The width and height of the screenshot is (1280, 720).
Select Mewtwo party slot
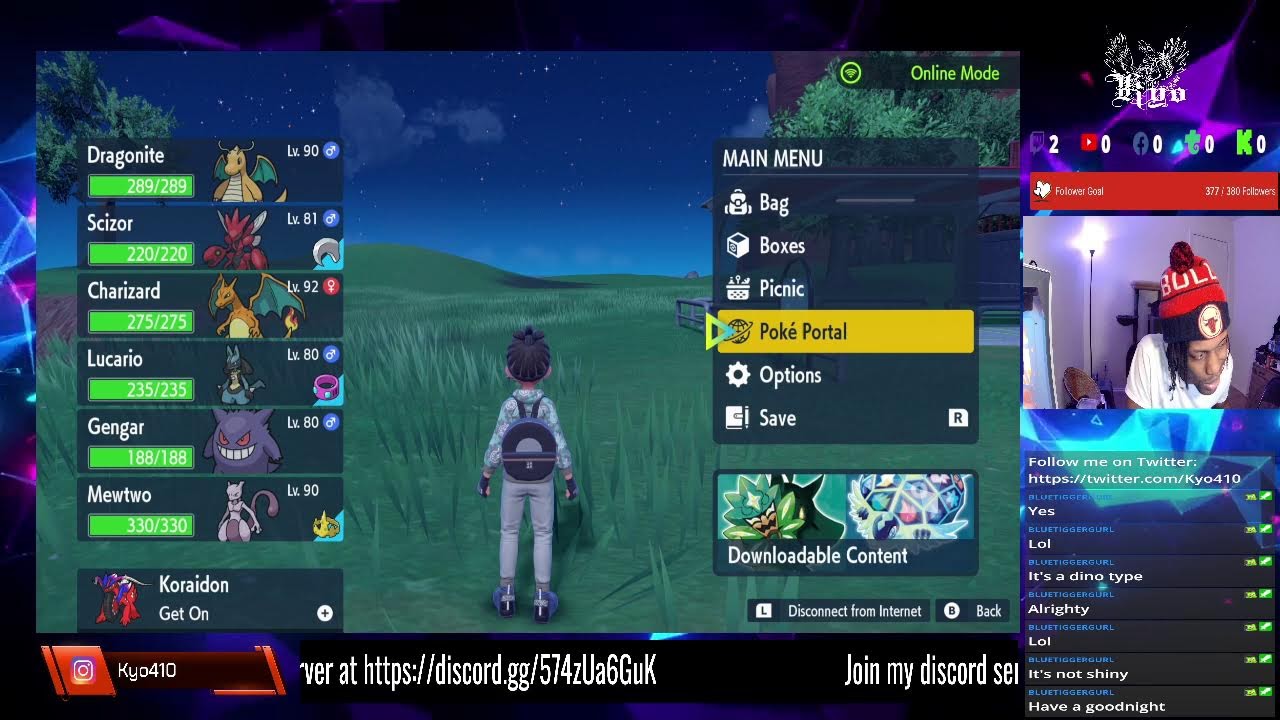click(x=210, y=510)
